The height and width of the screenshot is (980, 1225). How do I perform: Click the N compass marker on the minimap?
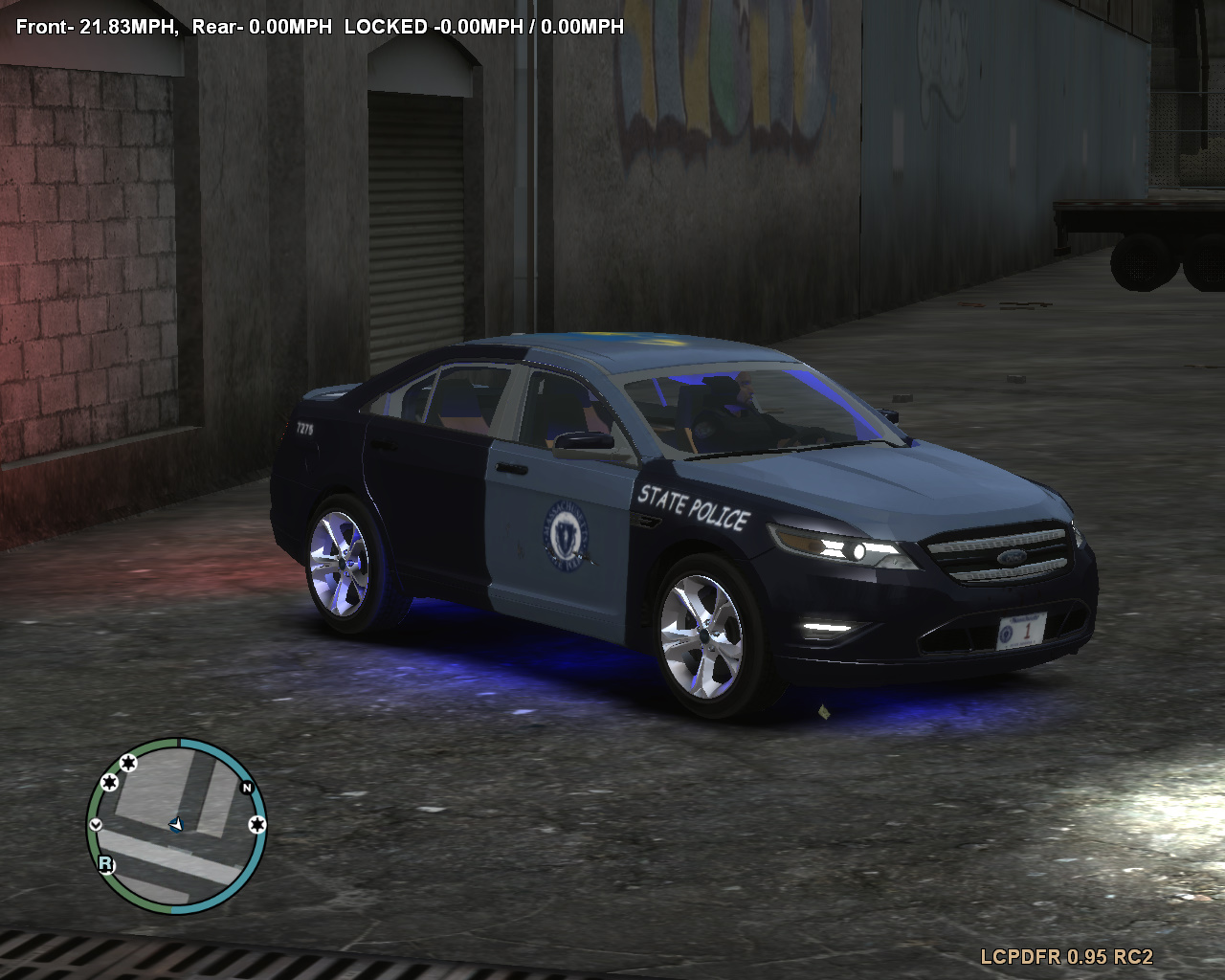point(247,787)
